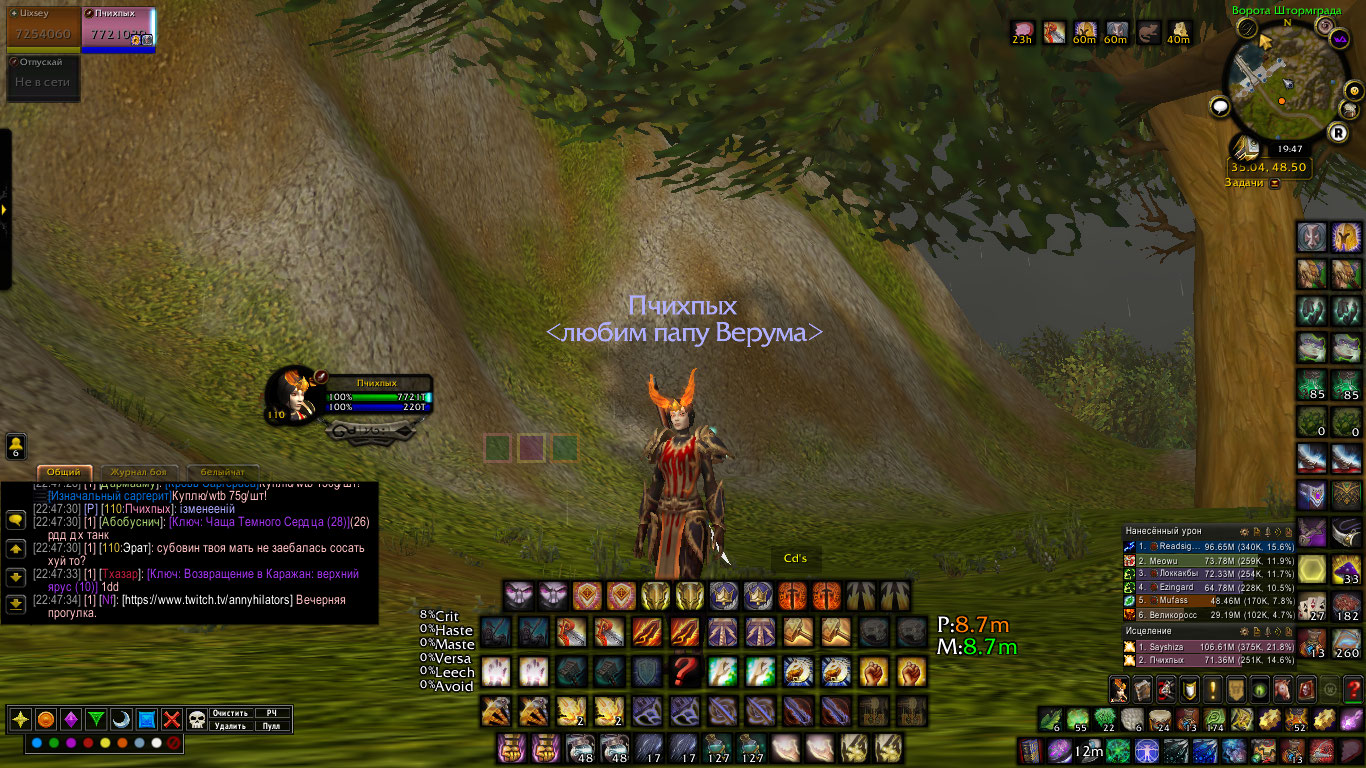Use the playing cards item with 27 count
The width and height of the screenshot is (1366, 768).
pos(1311,606)
